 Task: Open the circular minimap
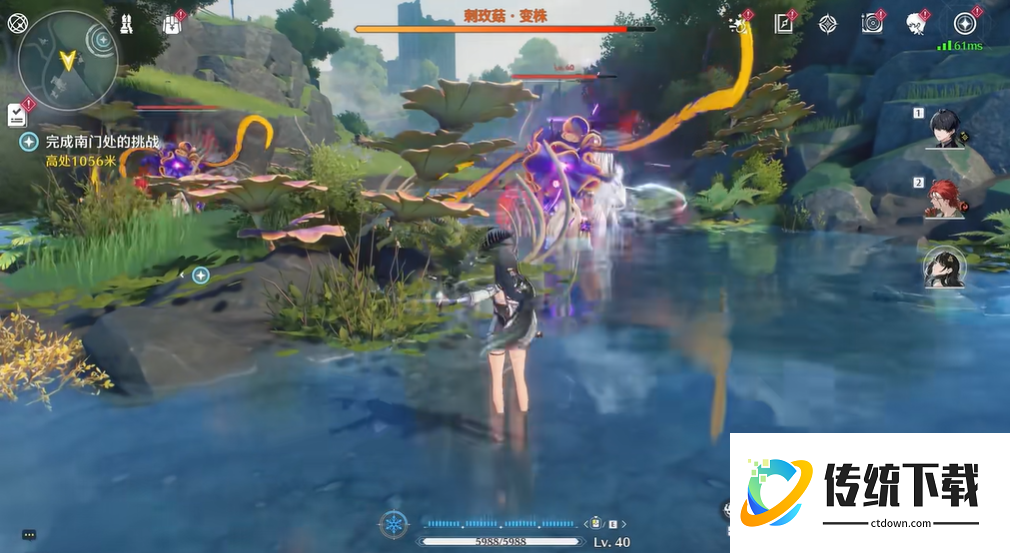68,61
